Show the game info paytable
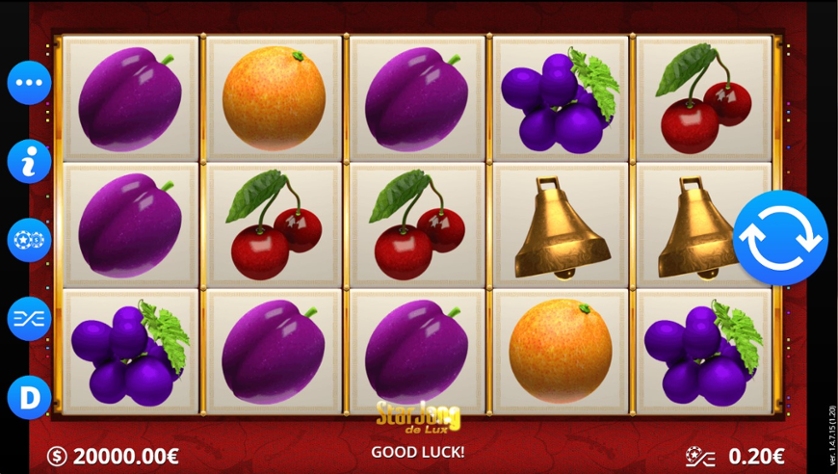Image resolution: width=838 pixels, height=474 pixels. click(29, 161)
